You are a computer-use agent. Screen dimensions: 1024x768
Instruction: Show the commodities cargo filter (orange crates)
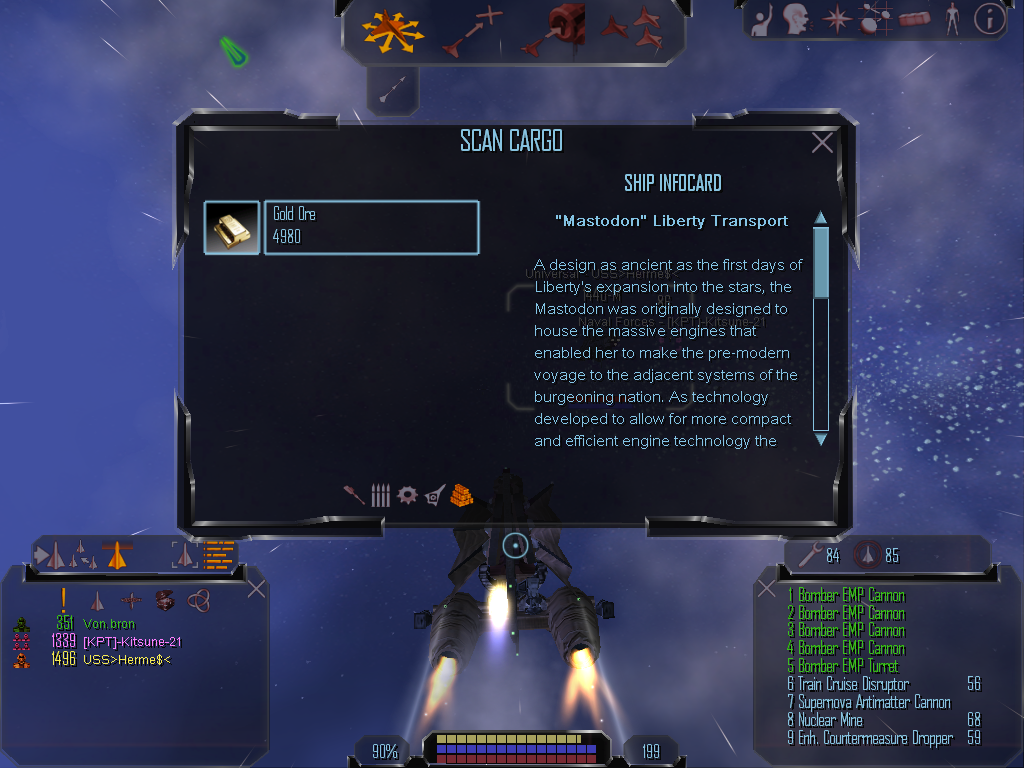click(460, 494)
